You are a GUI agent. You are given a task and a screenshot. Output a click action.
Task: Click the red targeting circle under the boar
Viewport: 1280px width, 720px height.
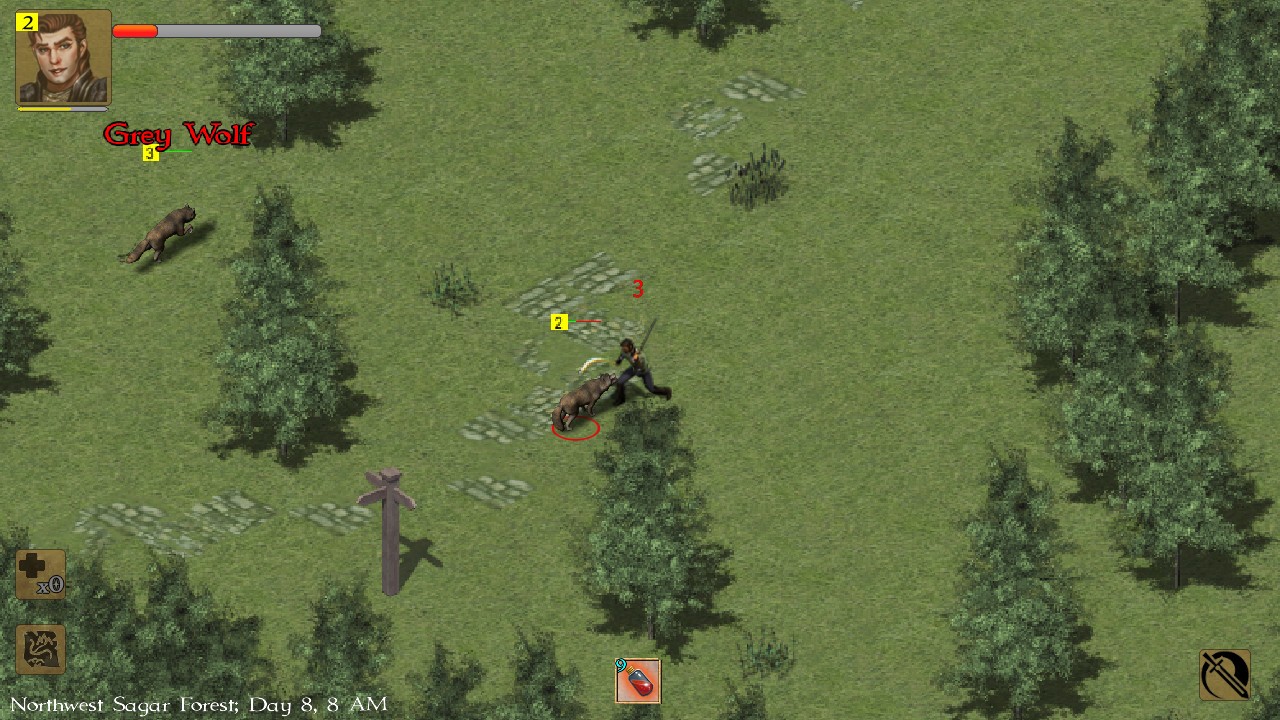click(x=575, y=428)
